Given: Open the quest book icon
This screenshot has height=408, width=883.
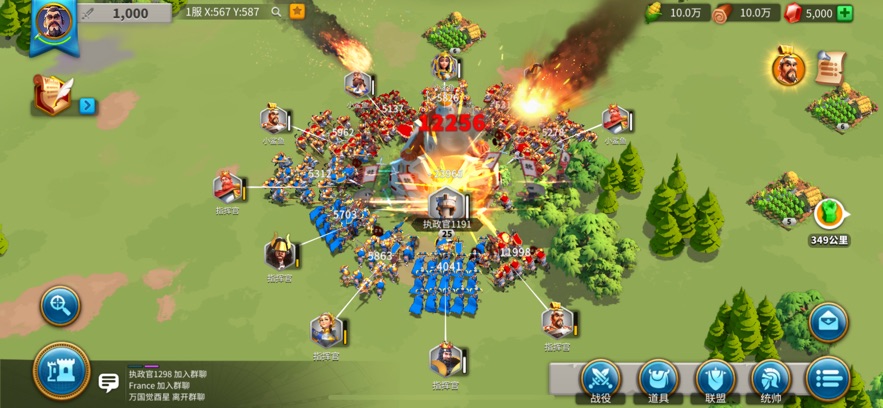Looking at the screenshot, I should tap(54, 95).
